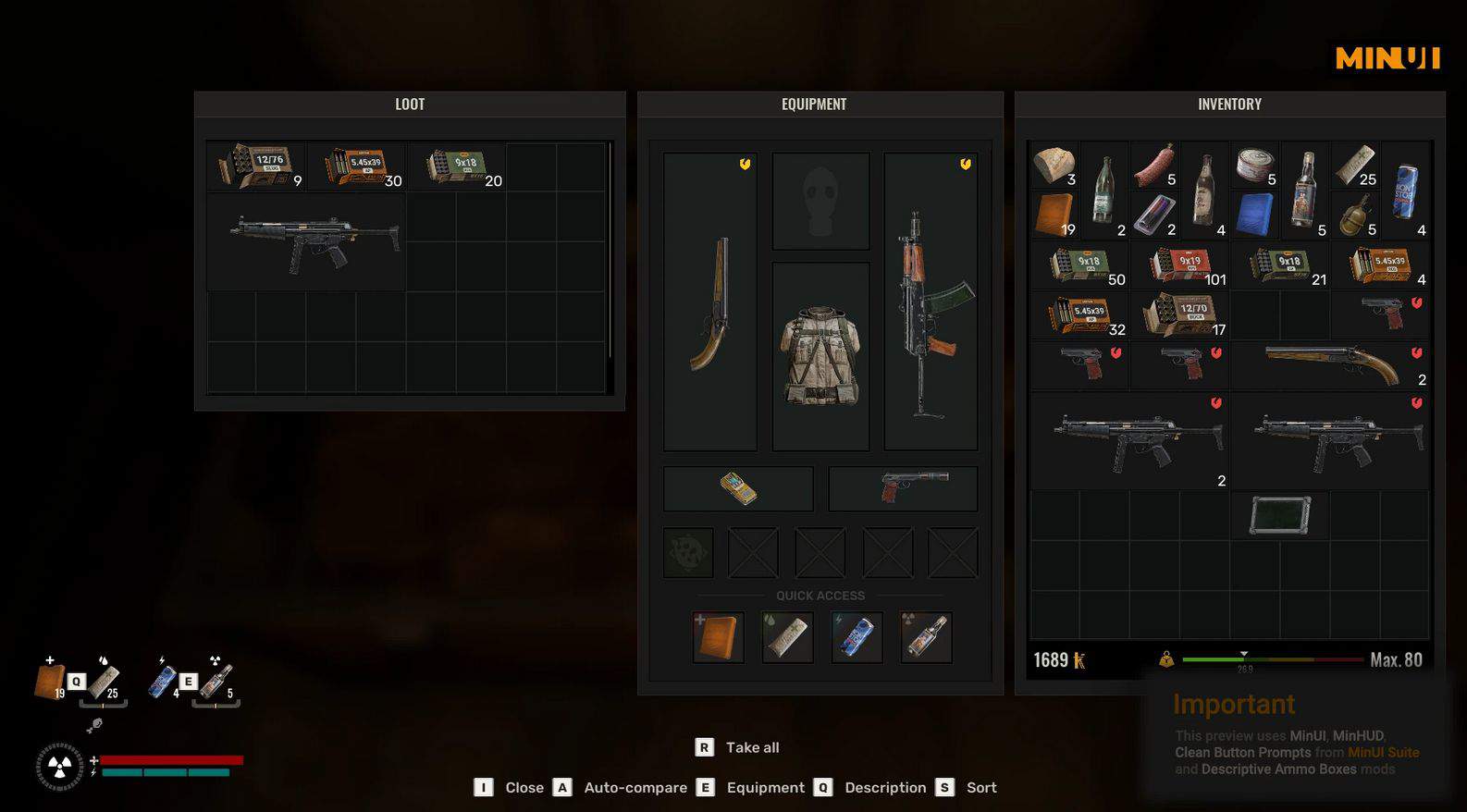
Task: Select the equipped AK rifle slot
Action: point(931,301)
